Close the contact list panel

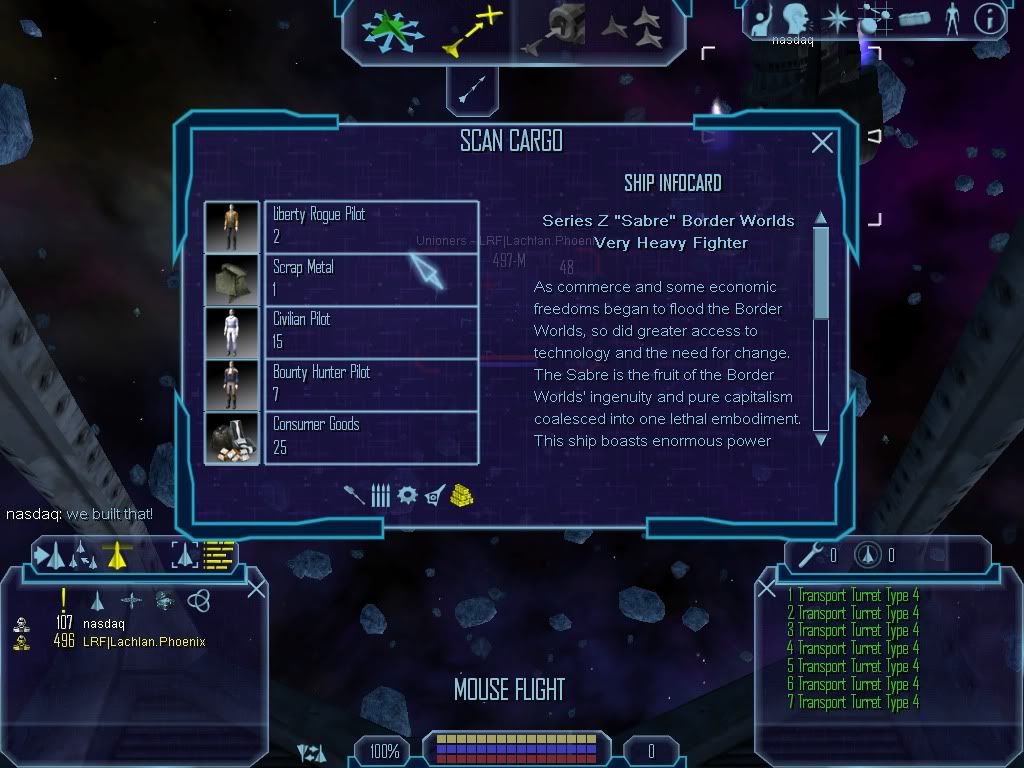coord(256,588)
